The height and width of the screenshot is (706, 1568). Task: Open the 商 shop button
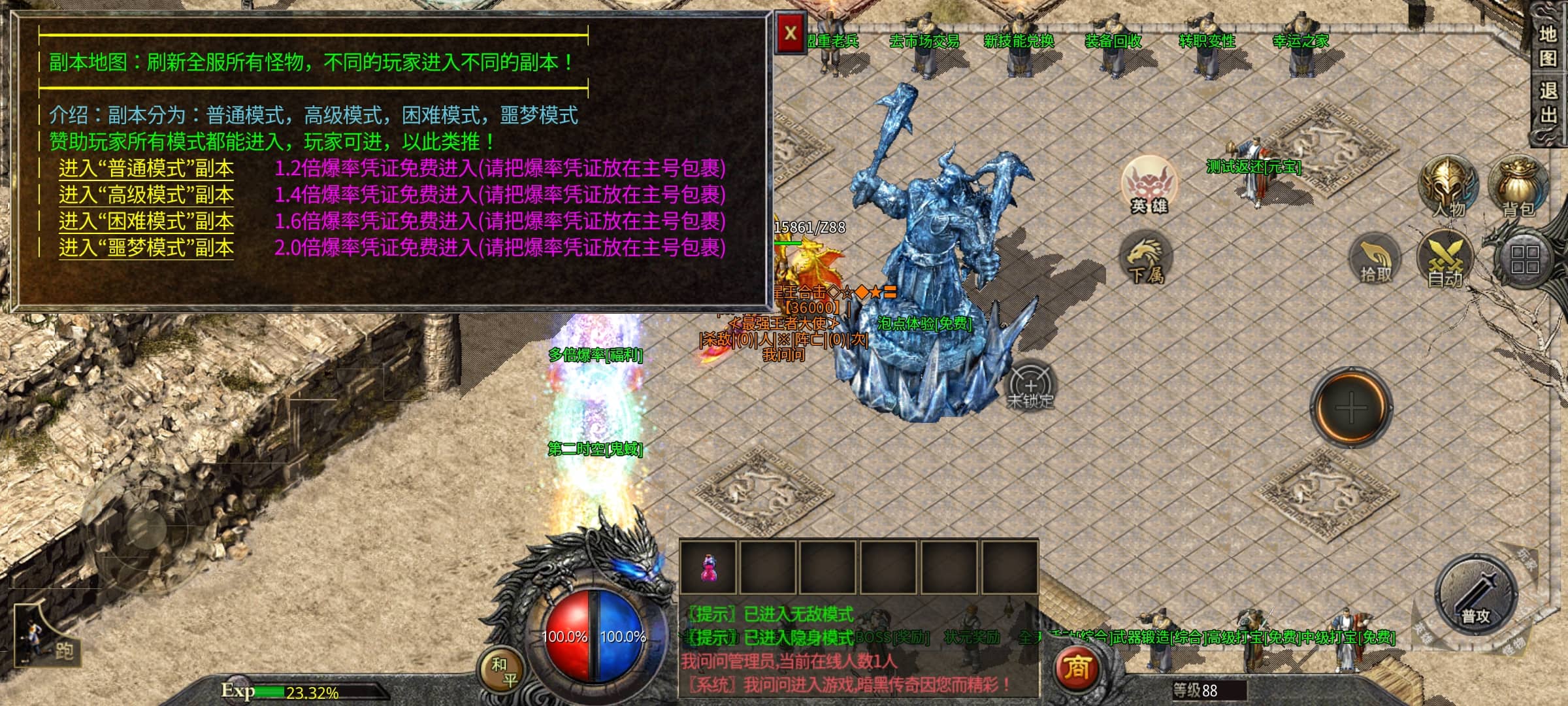point(1077,668)
